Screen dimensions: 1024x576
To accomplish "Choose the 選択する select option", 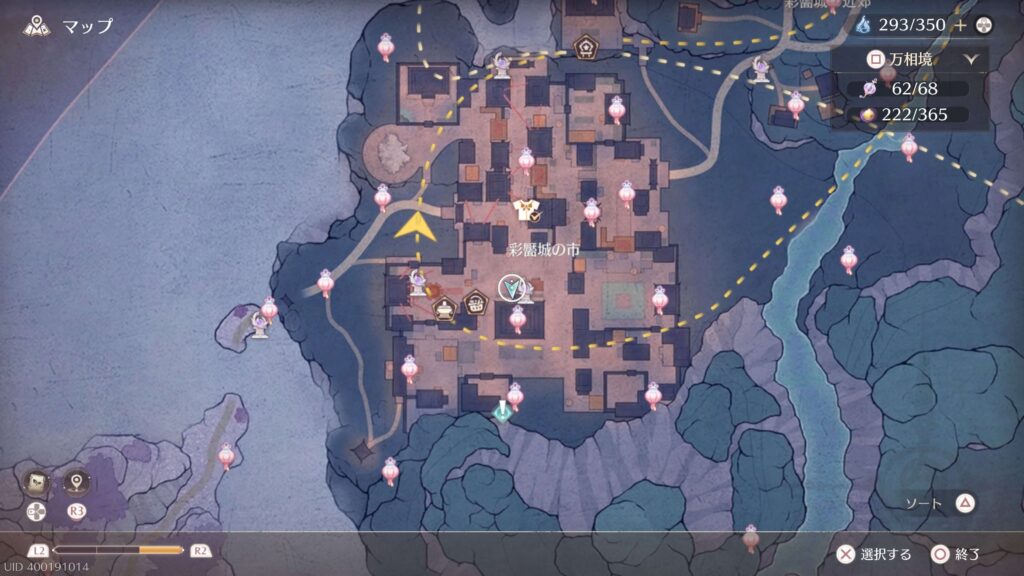I will pos(876,553).
